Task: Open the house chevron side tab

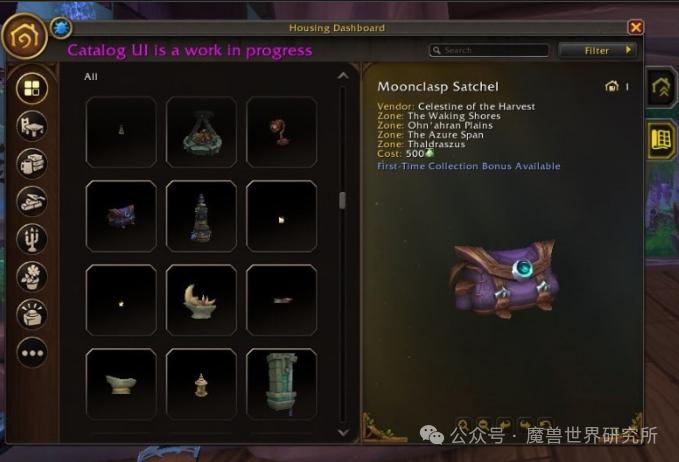Action: pos(661,88)
